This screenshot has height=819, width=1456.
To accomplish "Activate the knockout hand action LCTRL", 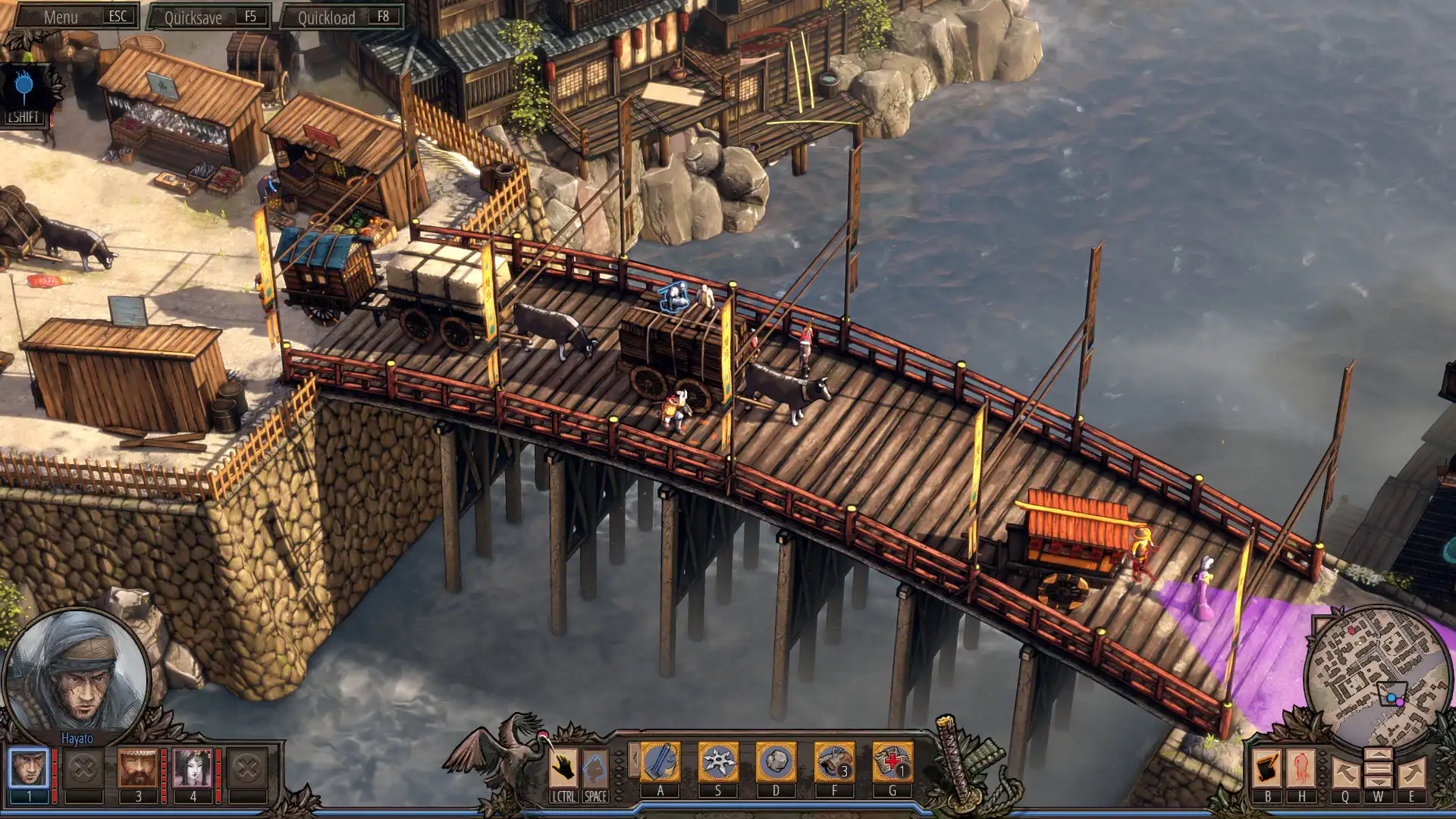I will [563, 766].
